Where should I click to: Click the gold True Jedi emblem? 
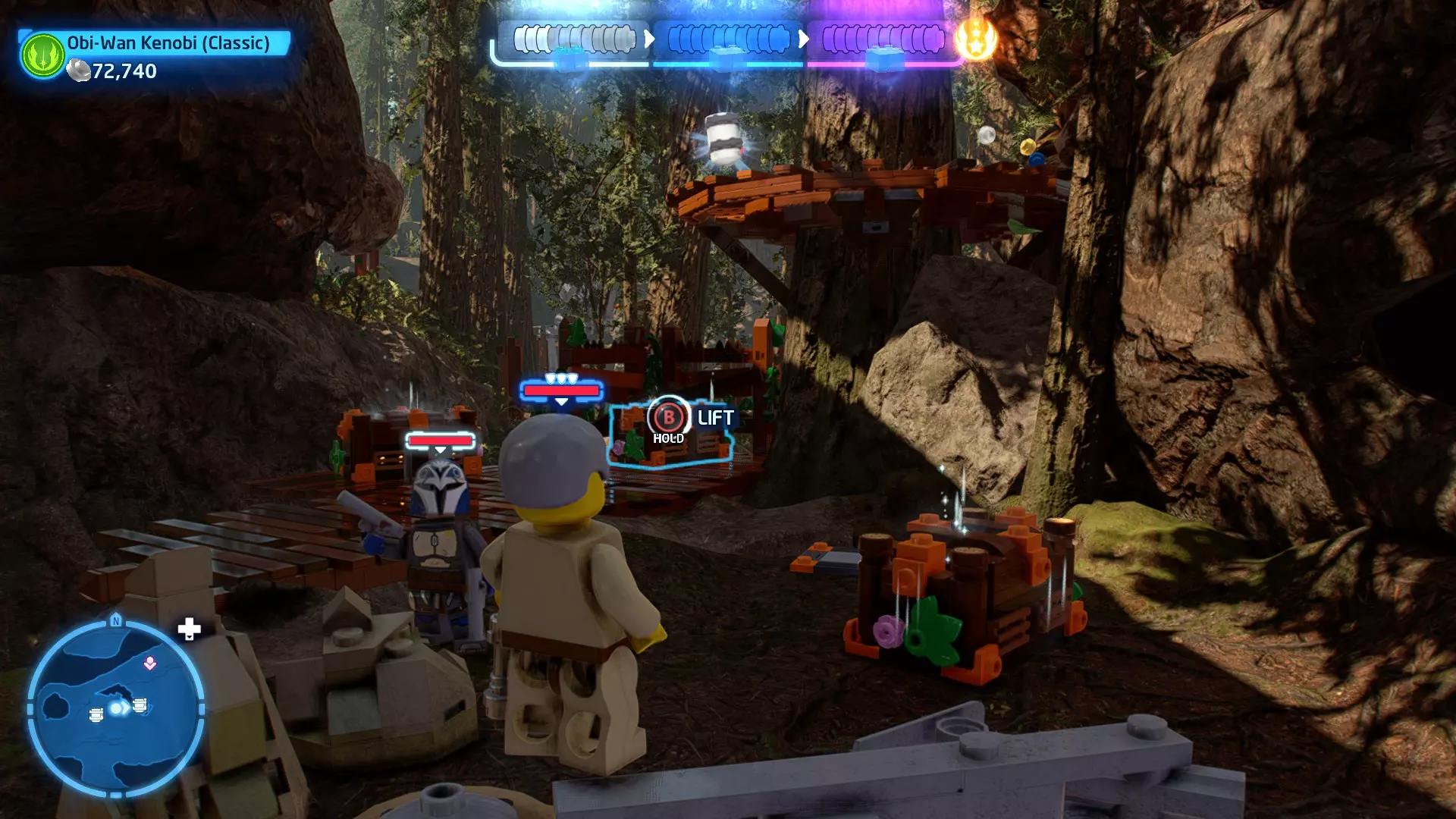(976, 39)
